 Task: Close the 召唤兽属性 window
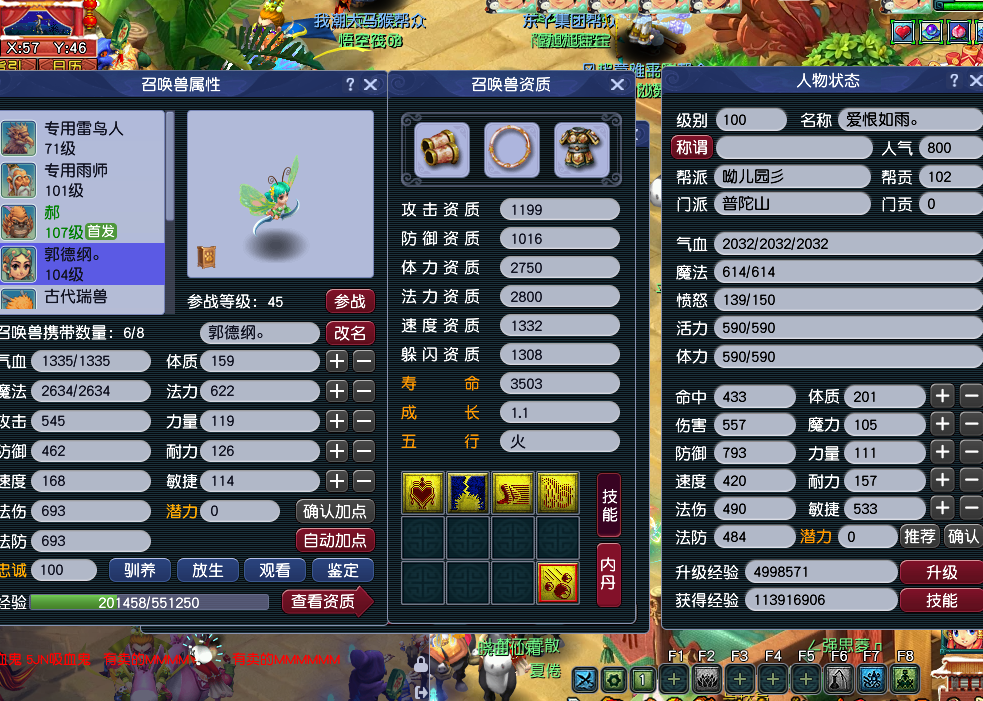point(371,85)
